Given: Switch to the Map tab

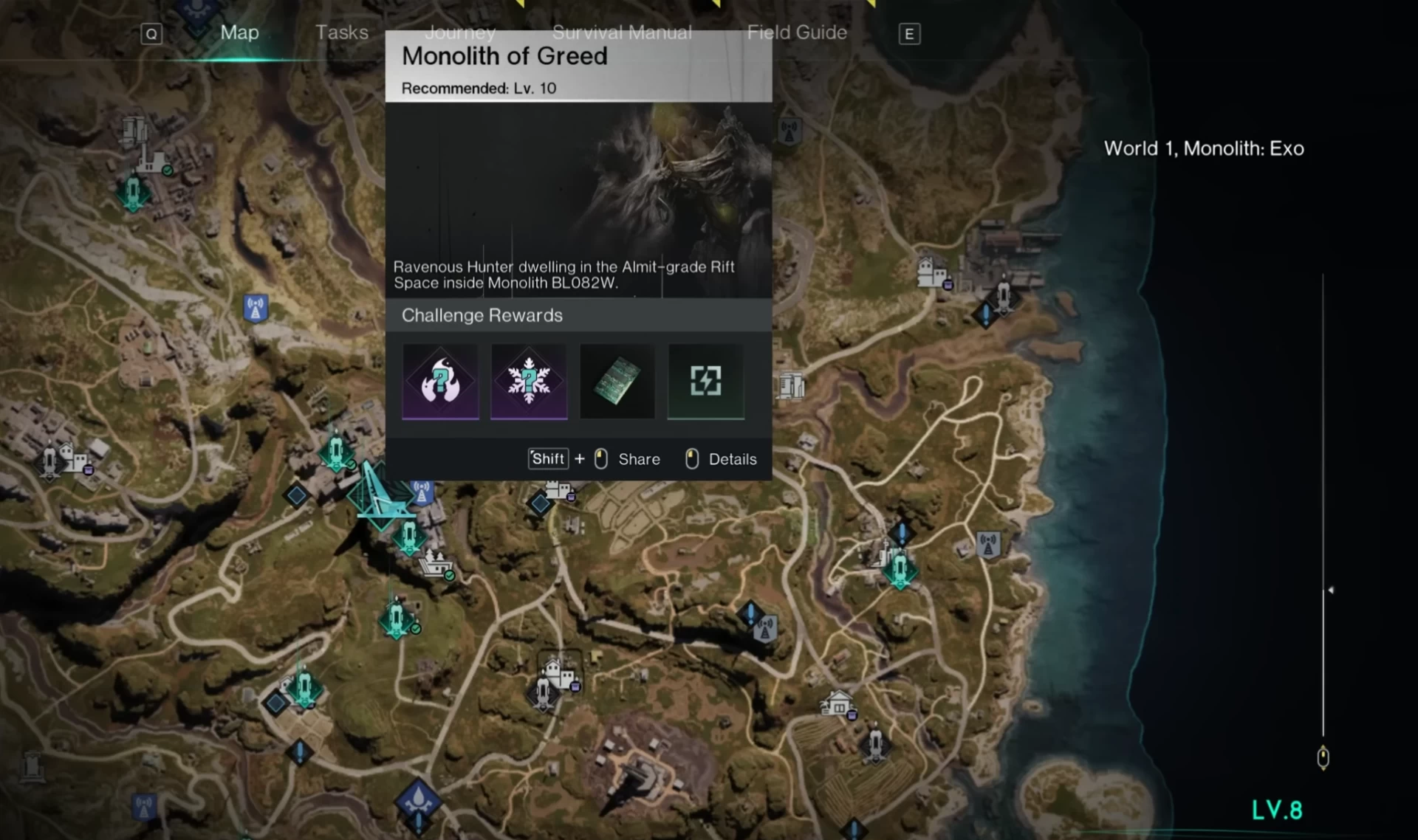Looking at the screenshot, I should click(x=239, y=32).
